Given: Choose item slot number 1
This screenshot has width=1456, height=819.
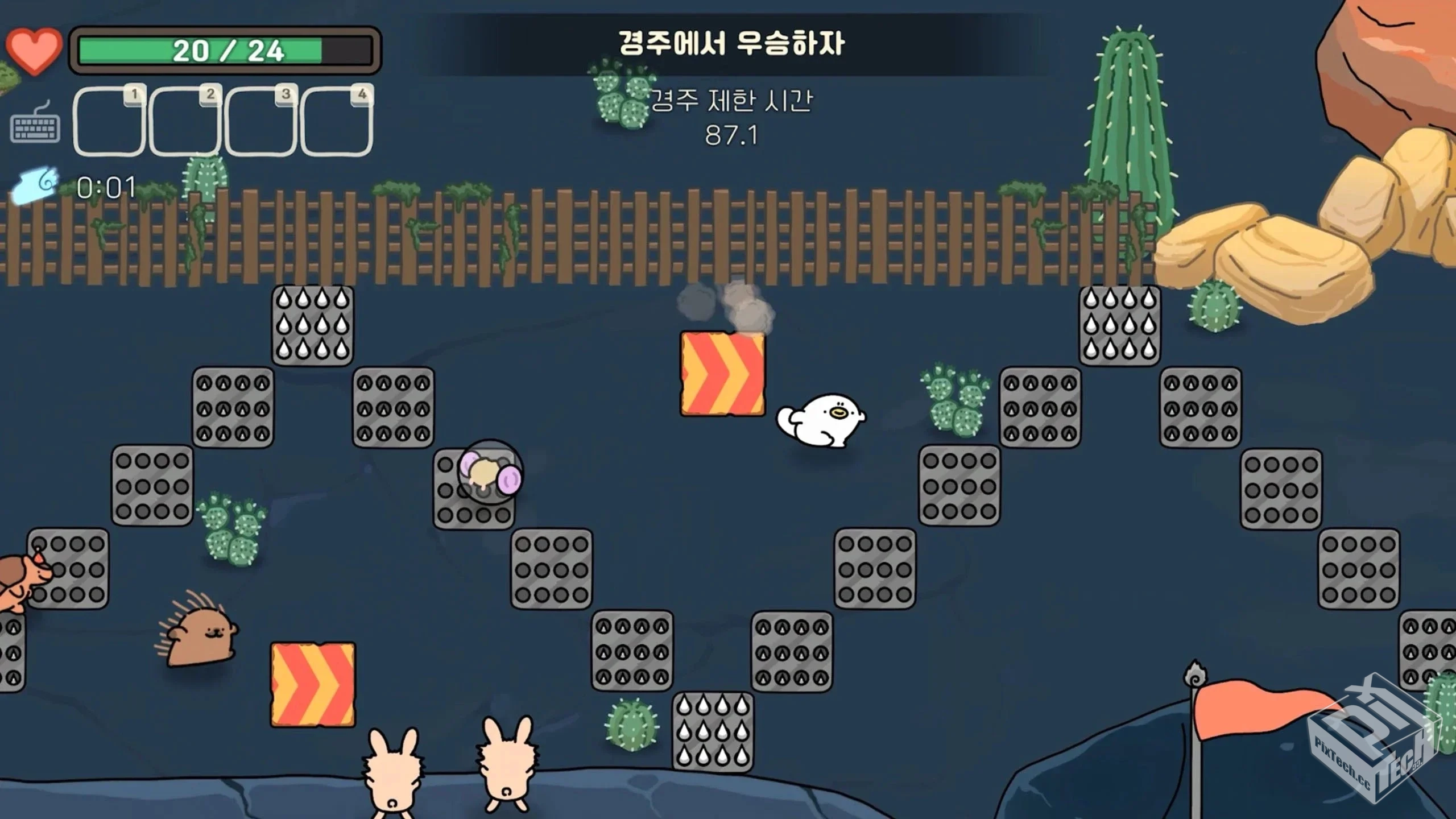Looking at the screenshot, I should click(x=108, y=121).
